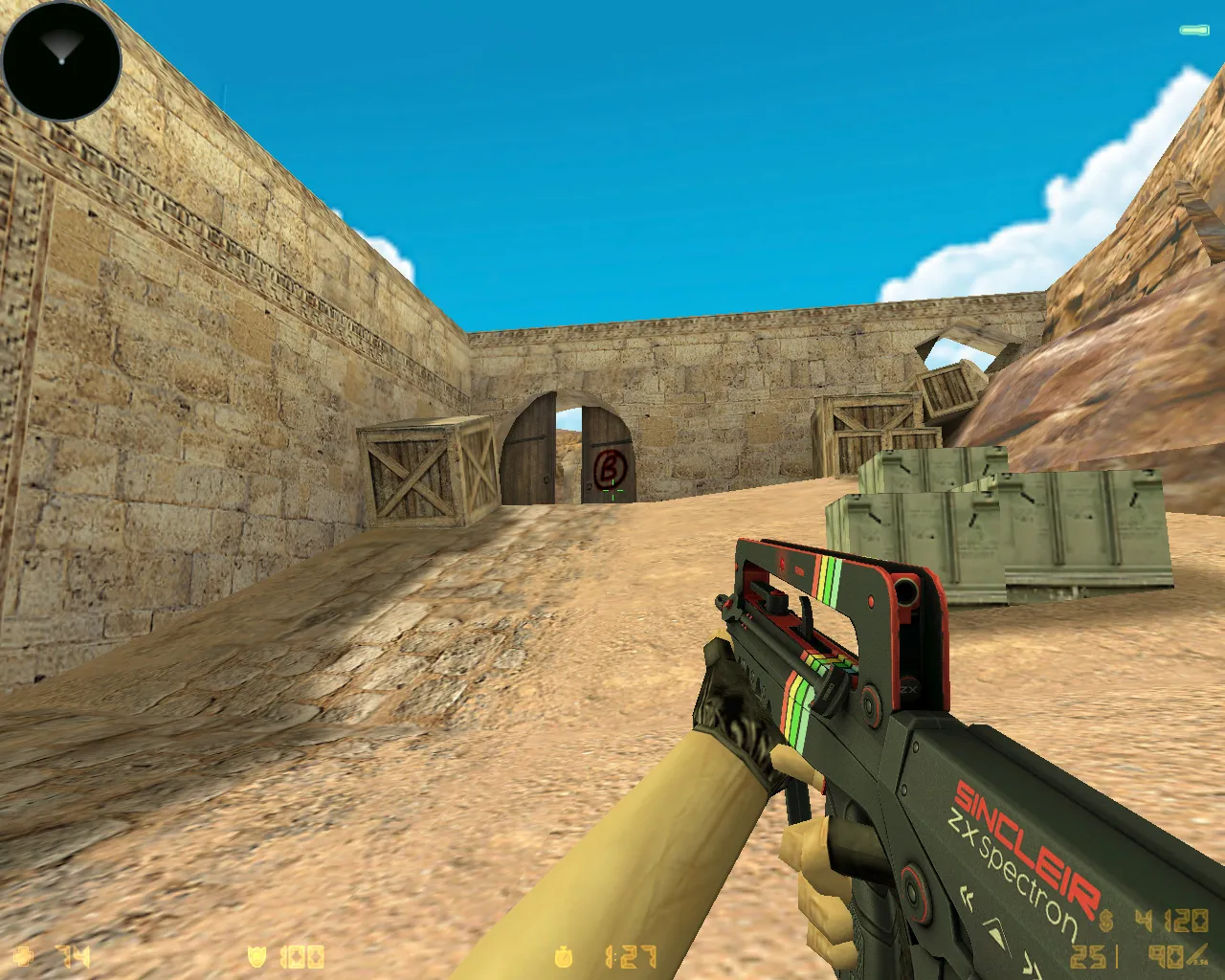The height and width of the screenshot is (980, 1225).
Task: Click the health cross icon
Action: point(21,955)
